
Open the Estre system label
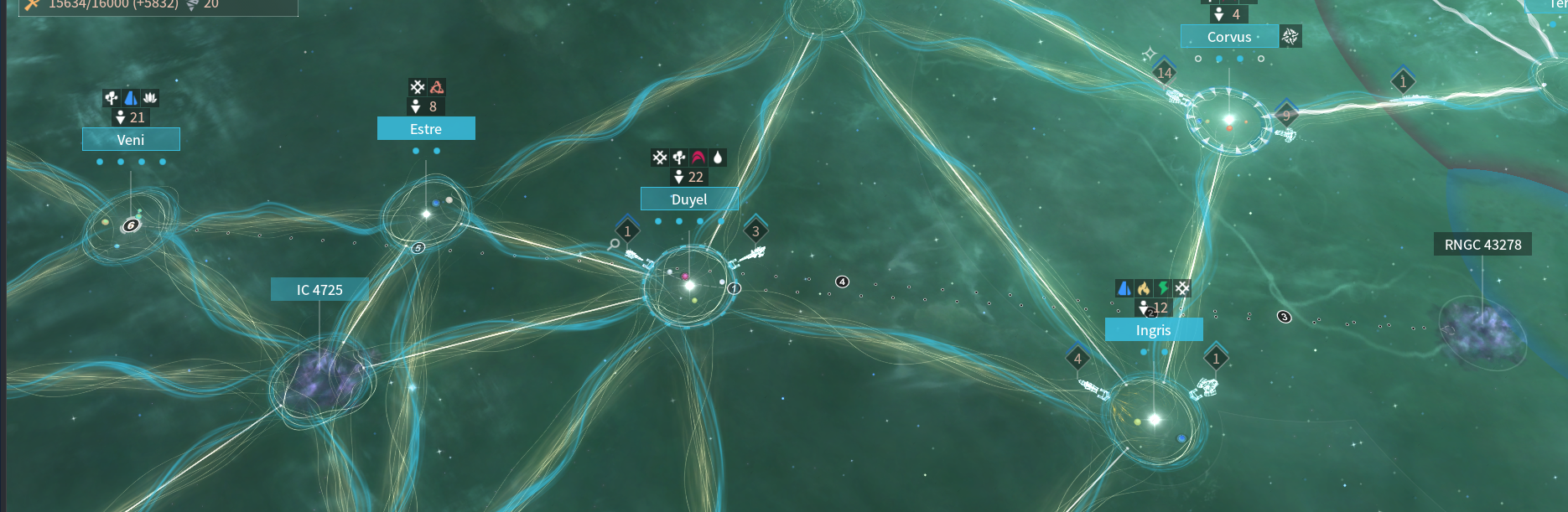[x=426, y=129]
